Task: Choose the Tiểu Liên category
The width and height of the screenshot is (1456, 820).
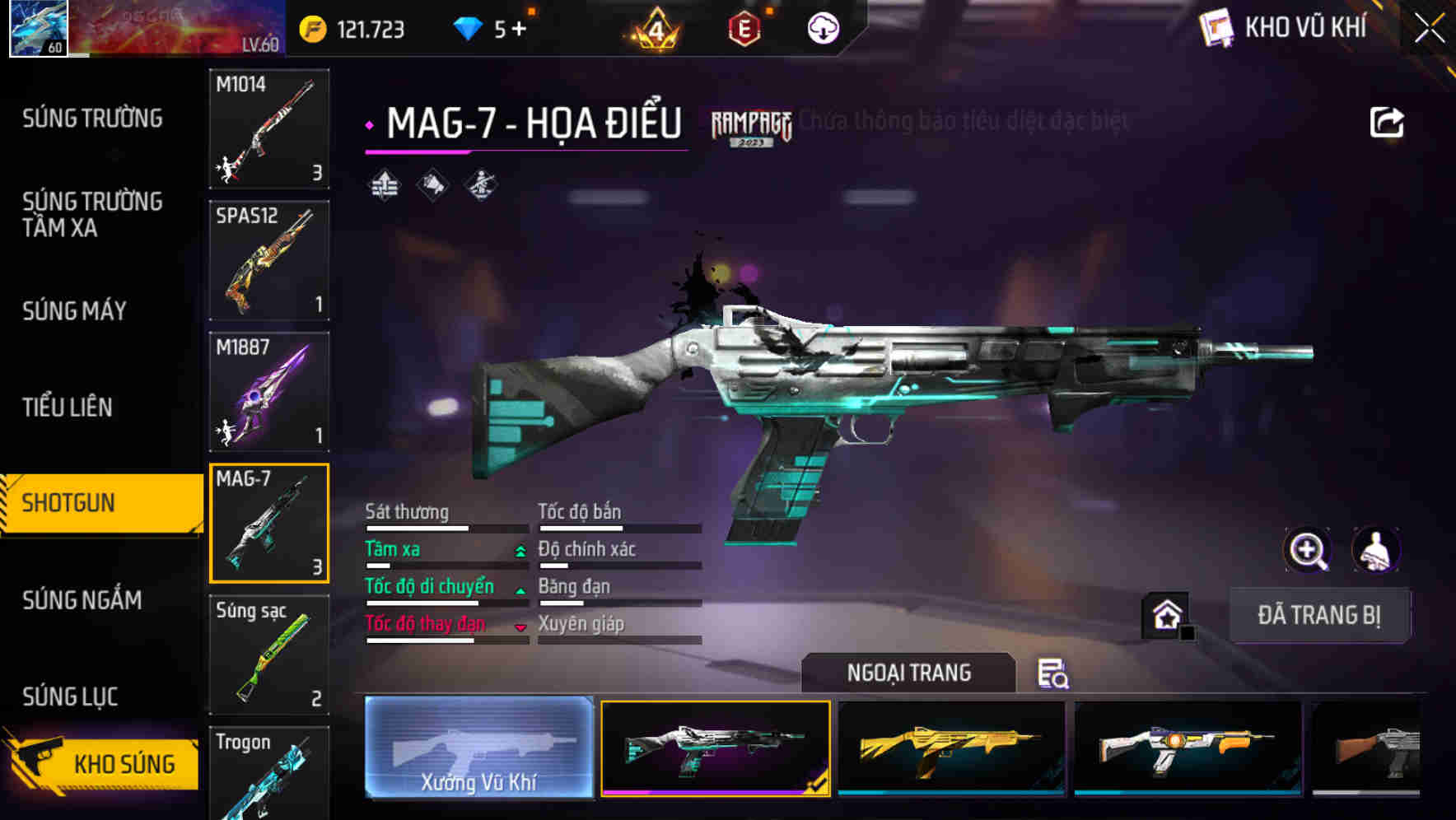Action: tap(68, 407)
